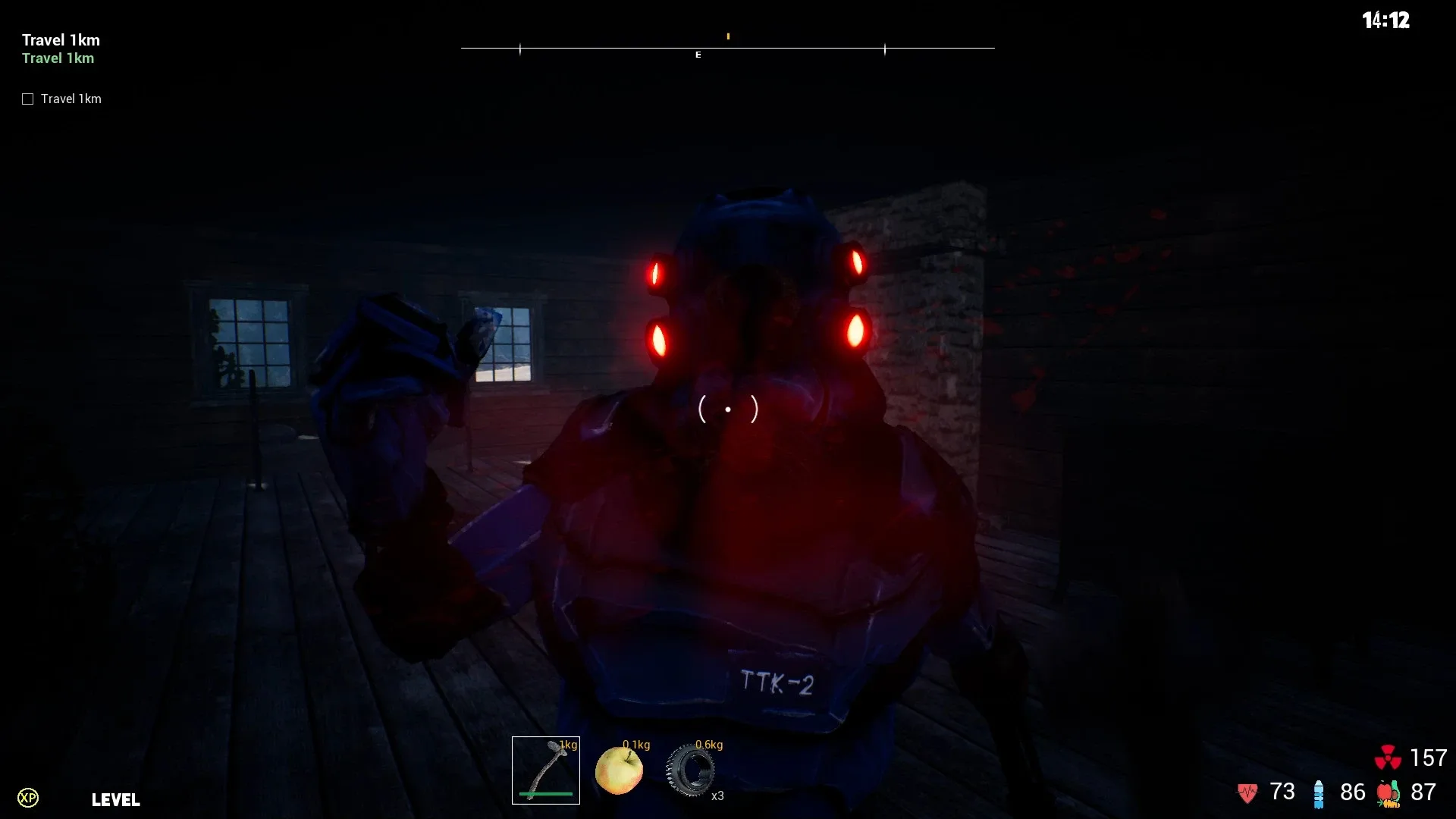The width and height of the screenshot is (1456, 819).
Task: Click the yellow waypoint marker on the compass
Action: pos(729,35)
